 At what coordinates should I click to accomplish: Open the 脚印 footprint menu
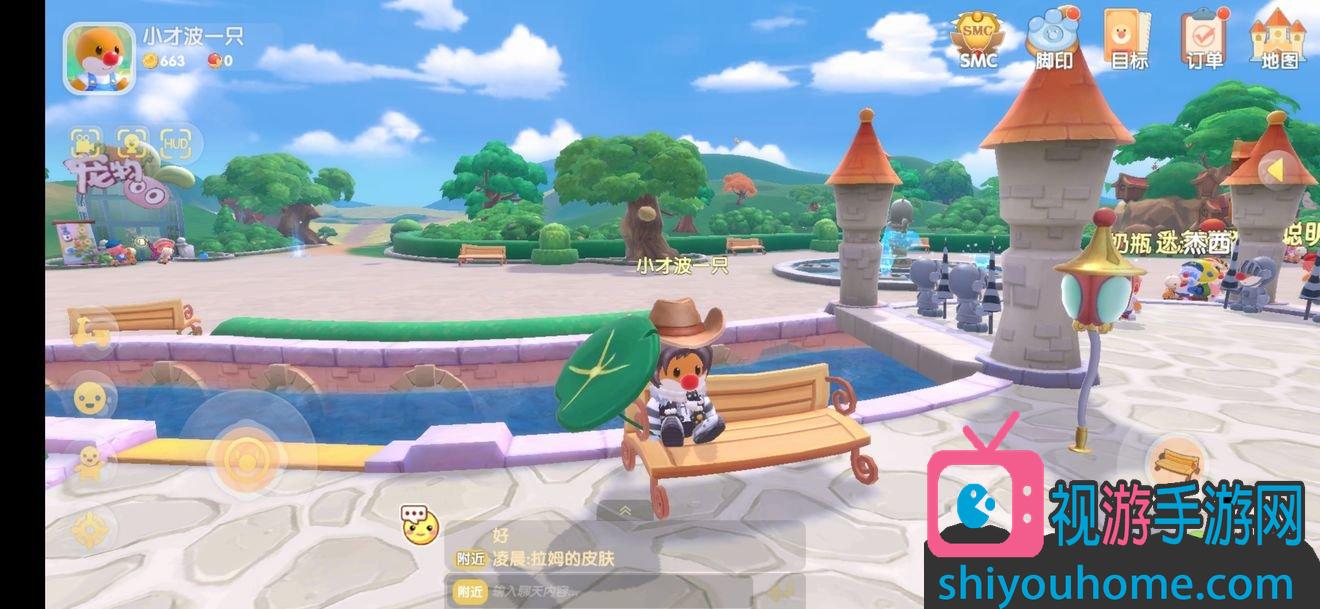[1054, 39]
